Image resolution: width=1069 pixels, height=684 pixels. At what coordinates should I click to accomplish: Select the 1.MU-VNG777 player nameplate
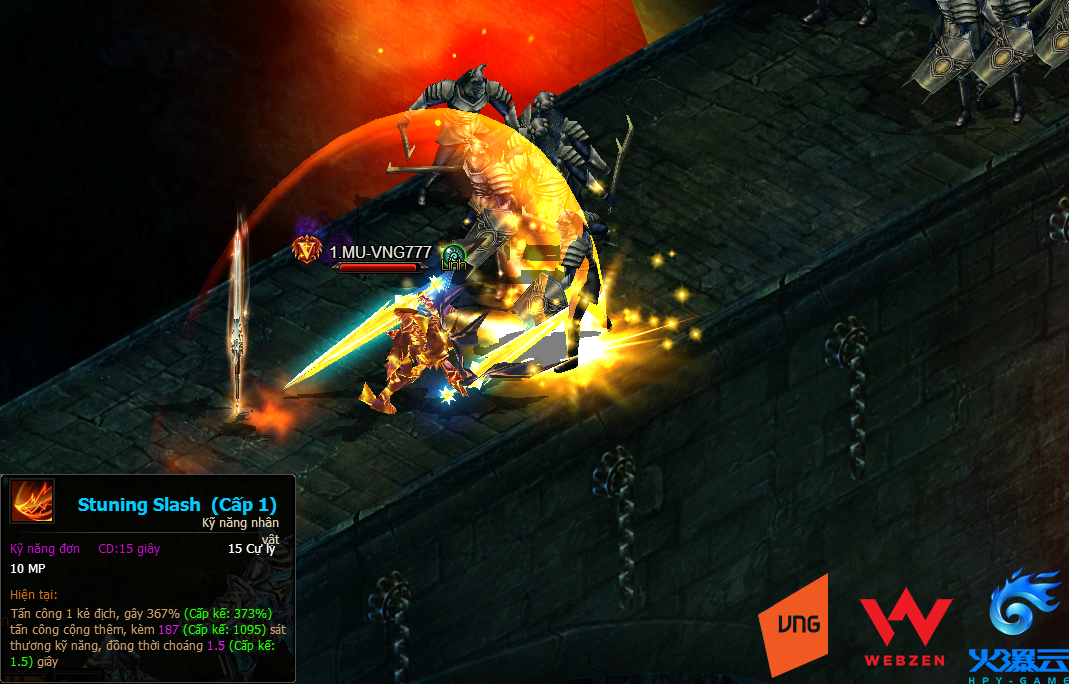(380, 252)
